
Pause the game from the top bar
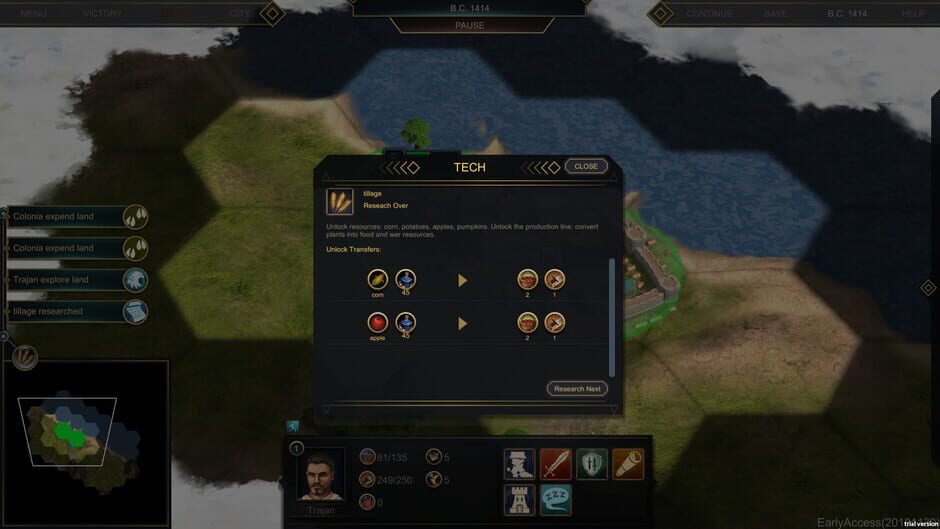469,25
